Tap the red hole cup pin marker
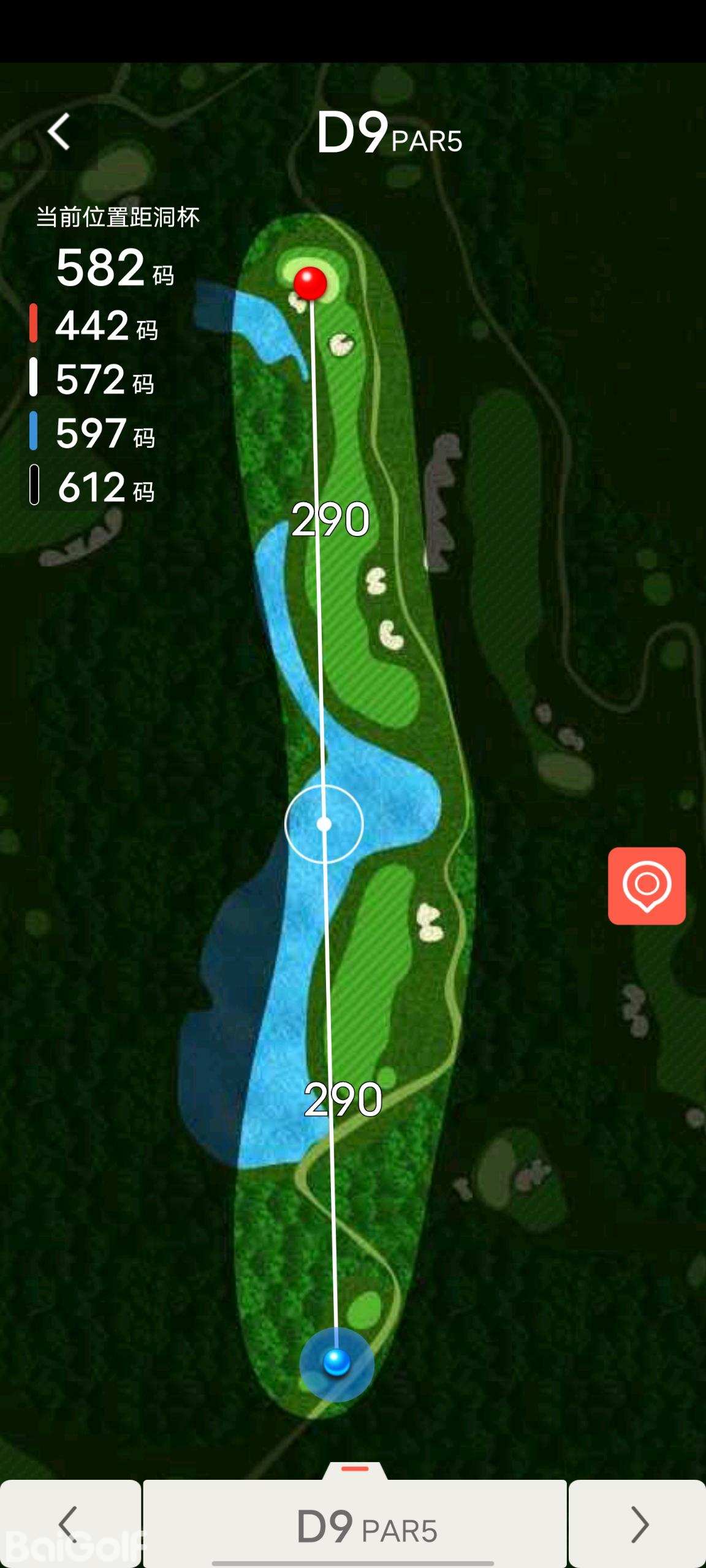 point(310,283)
